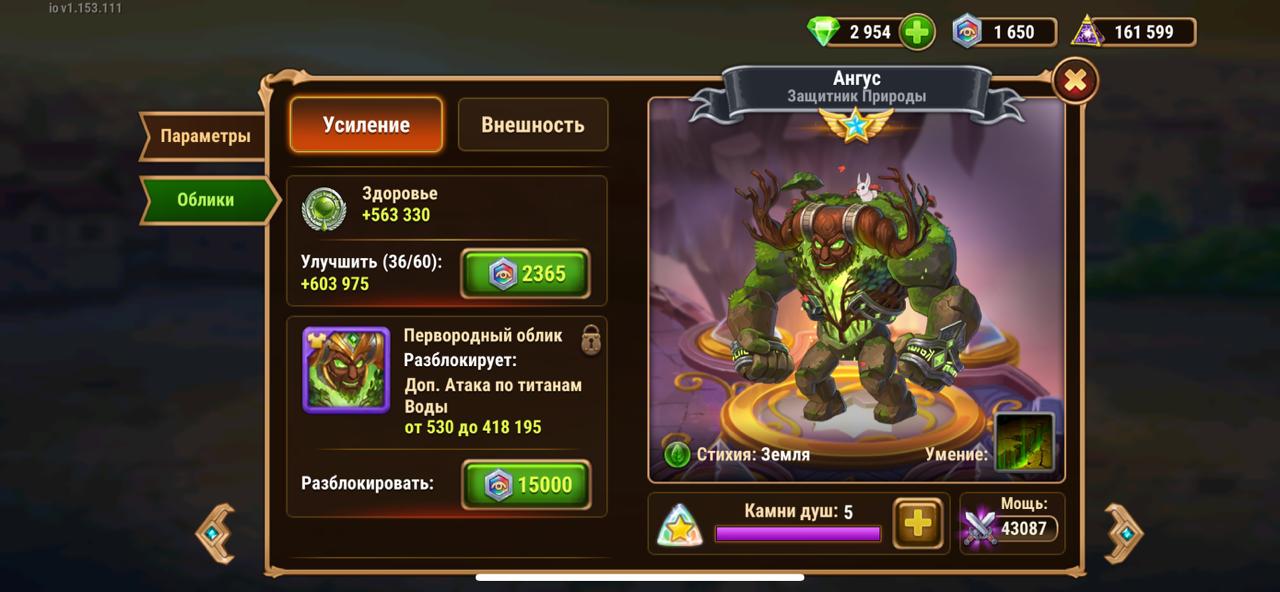Screen dimensions: 1280x592
Task: Tap the lock icon on Первородный облик
Action: 591,338
